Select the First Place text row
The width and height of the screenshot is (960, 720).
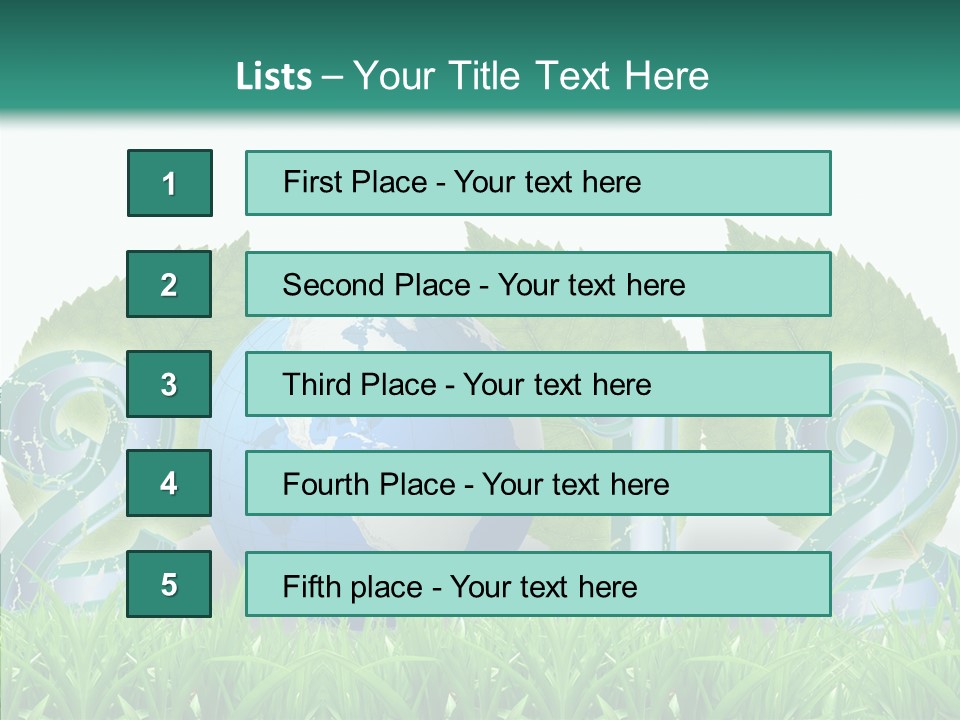(538, 183)
